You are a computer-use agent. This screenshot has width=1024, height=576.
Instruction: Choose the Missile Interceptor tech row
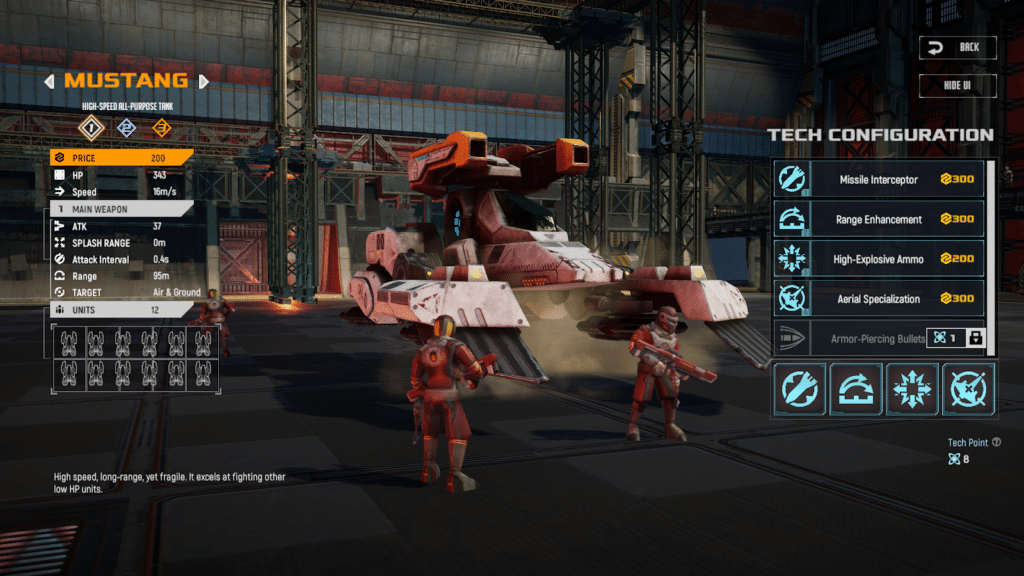pyautogui.click(x=879, y=179)
